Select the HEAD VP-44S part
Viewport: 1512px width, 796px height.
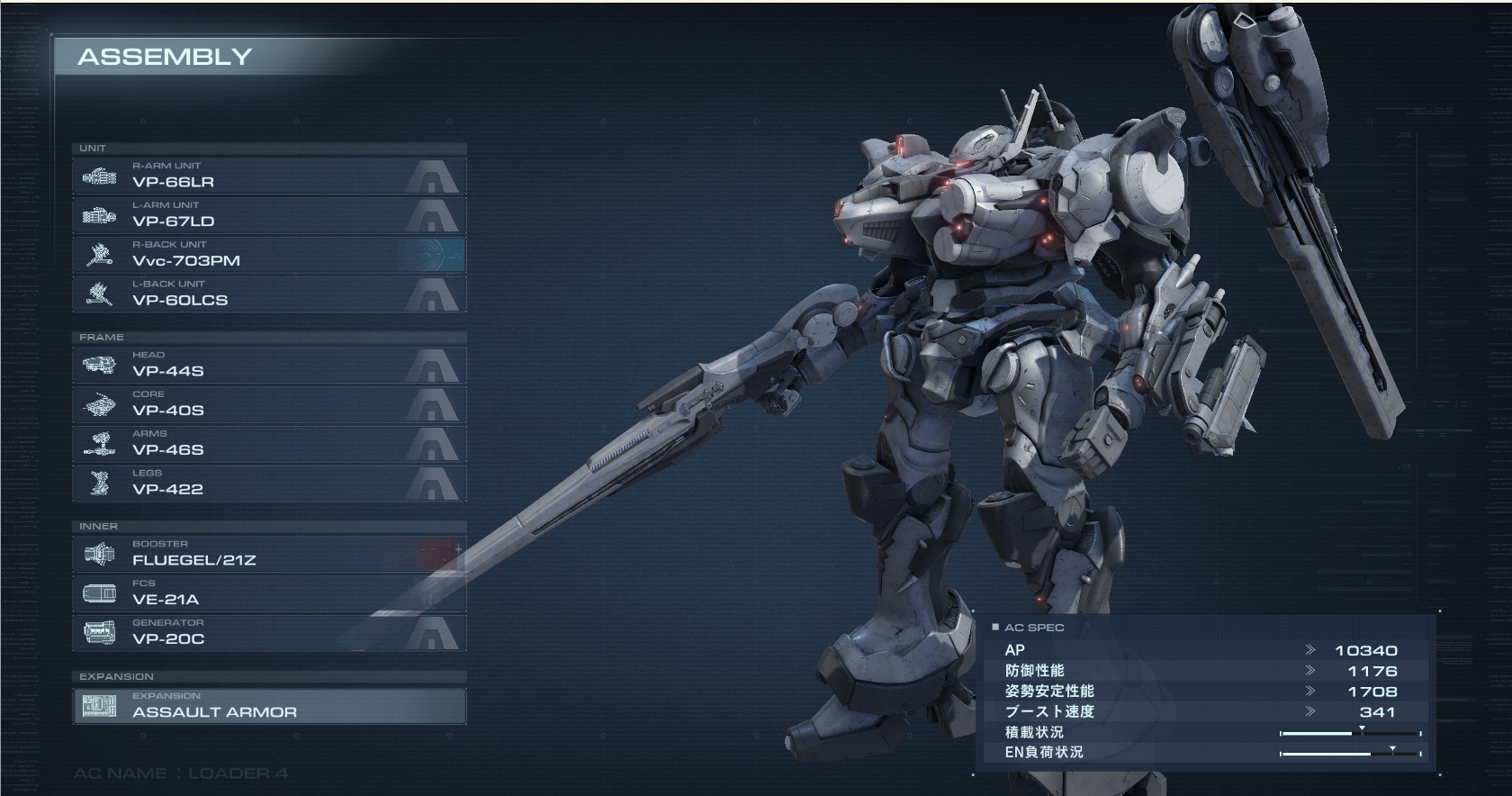(x=268, y=366)
